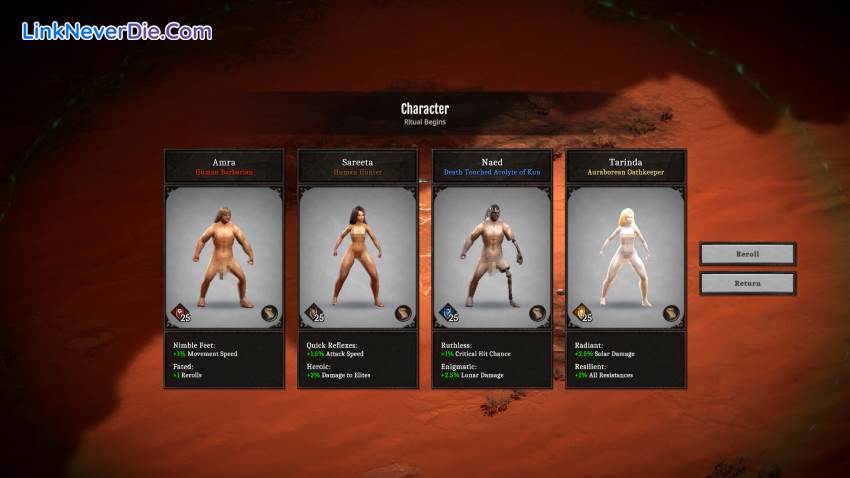Open the LinkNeverDie.Com watermark link

116,31
